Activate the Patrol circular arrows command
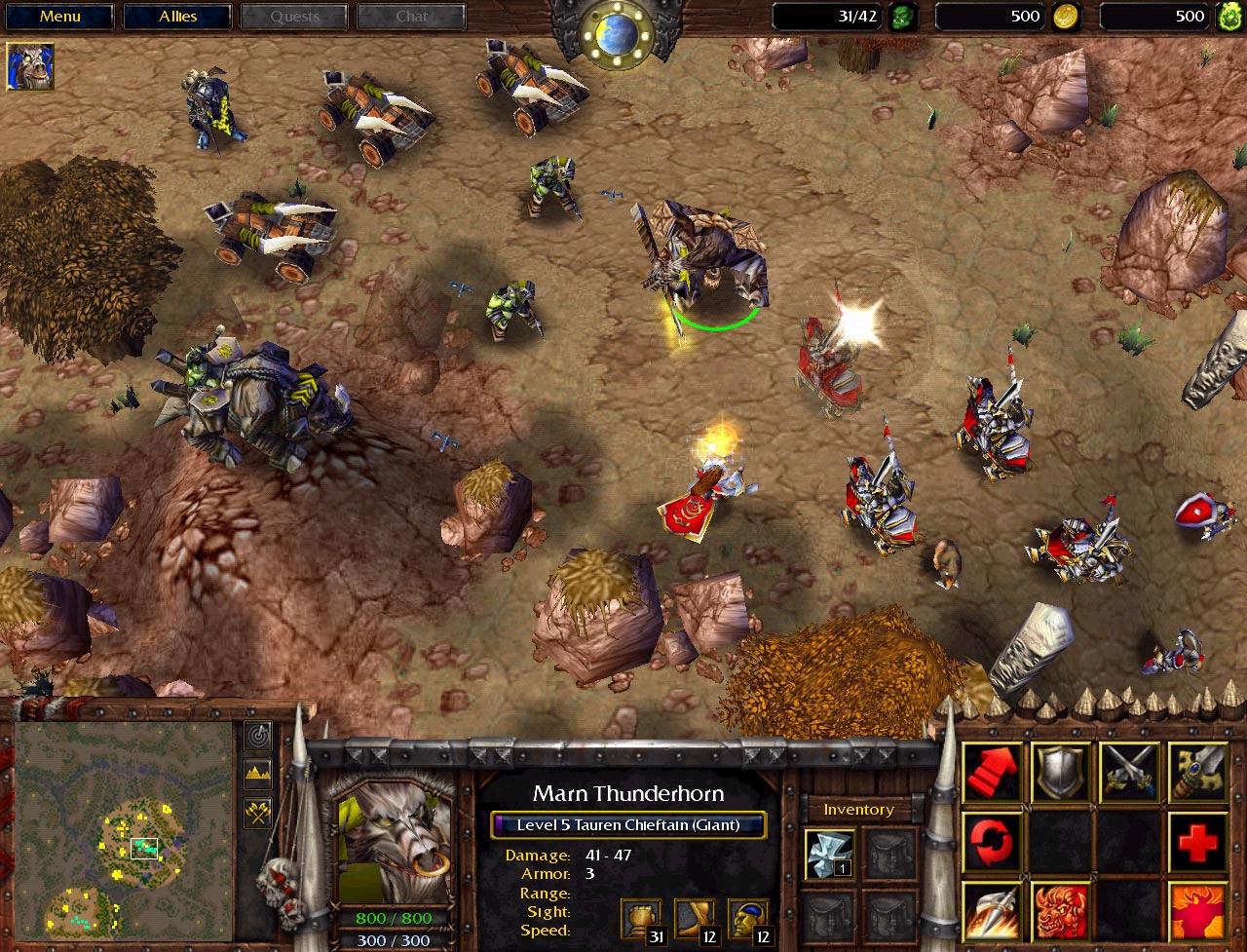Viewport: 1247px width, 952px height. pos(993,841)
